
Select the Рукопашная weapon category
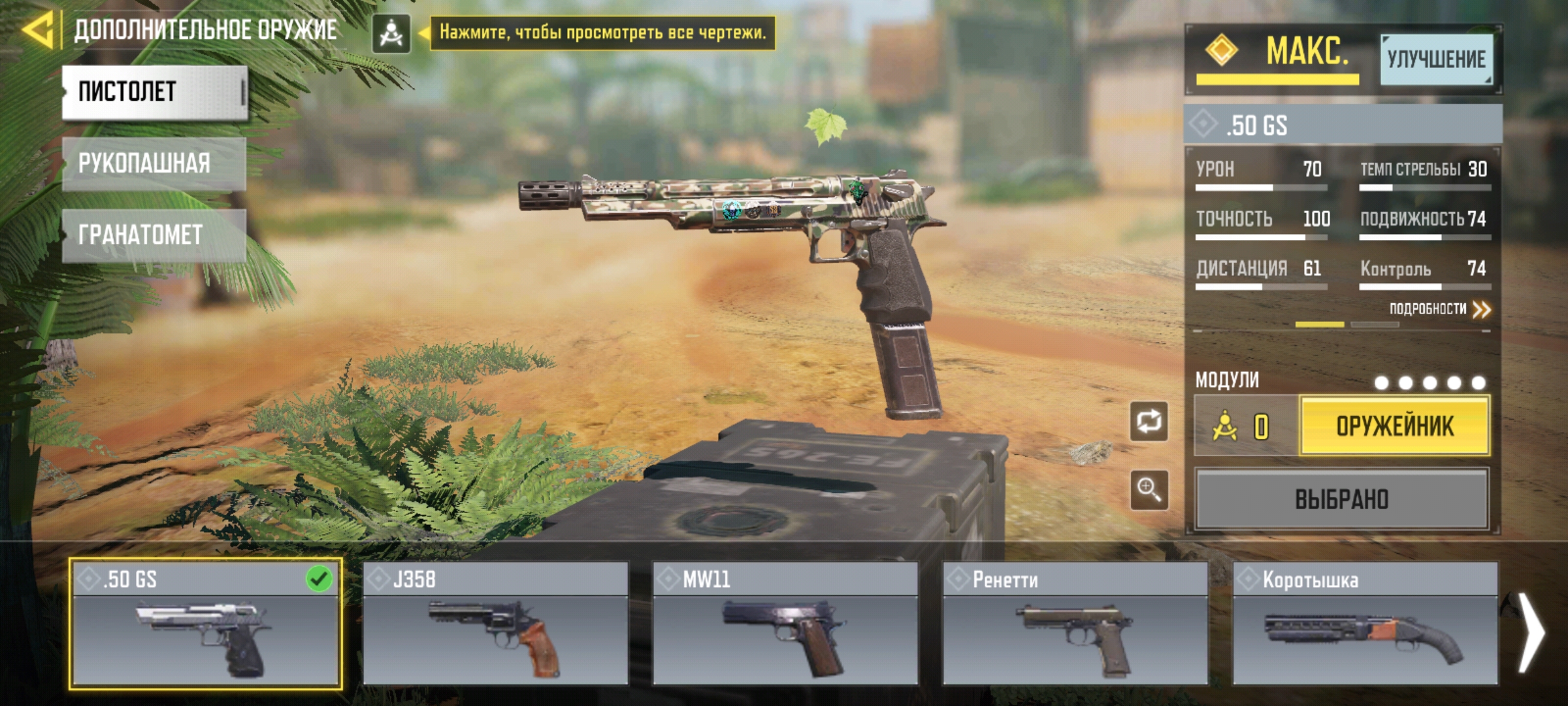[154, 163]
